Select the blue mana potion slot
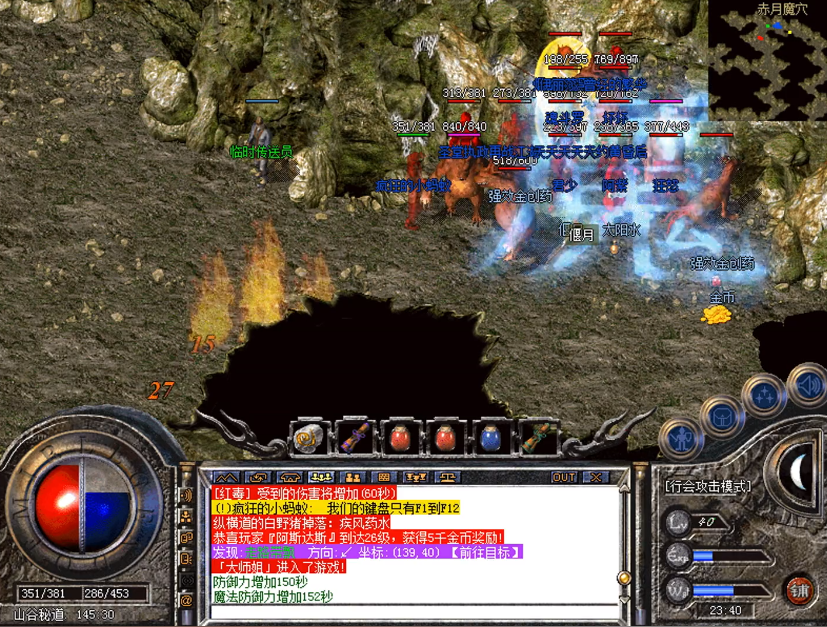 (489, 437)
